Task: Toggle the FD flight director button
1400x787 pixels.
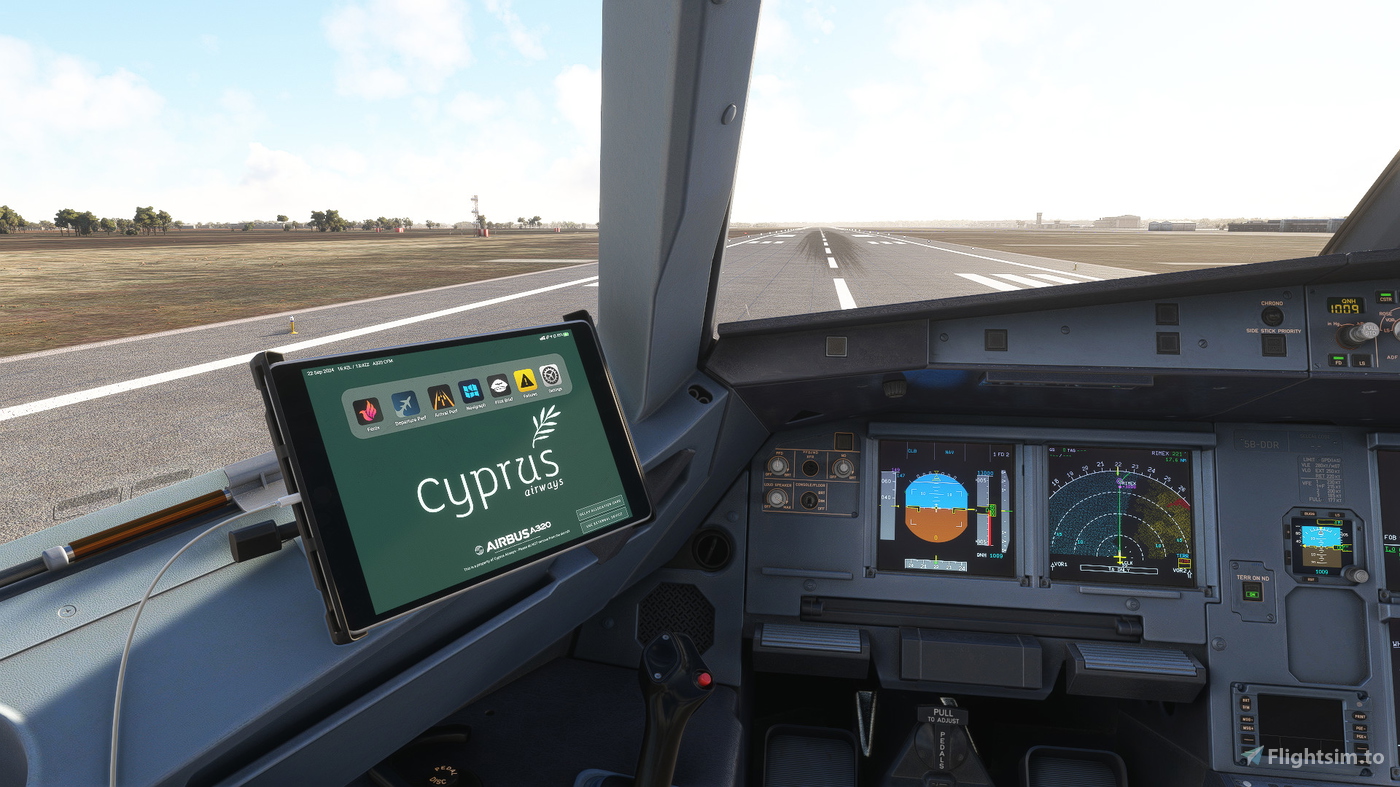Action: pos(1338,362)
